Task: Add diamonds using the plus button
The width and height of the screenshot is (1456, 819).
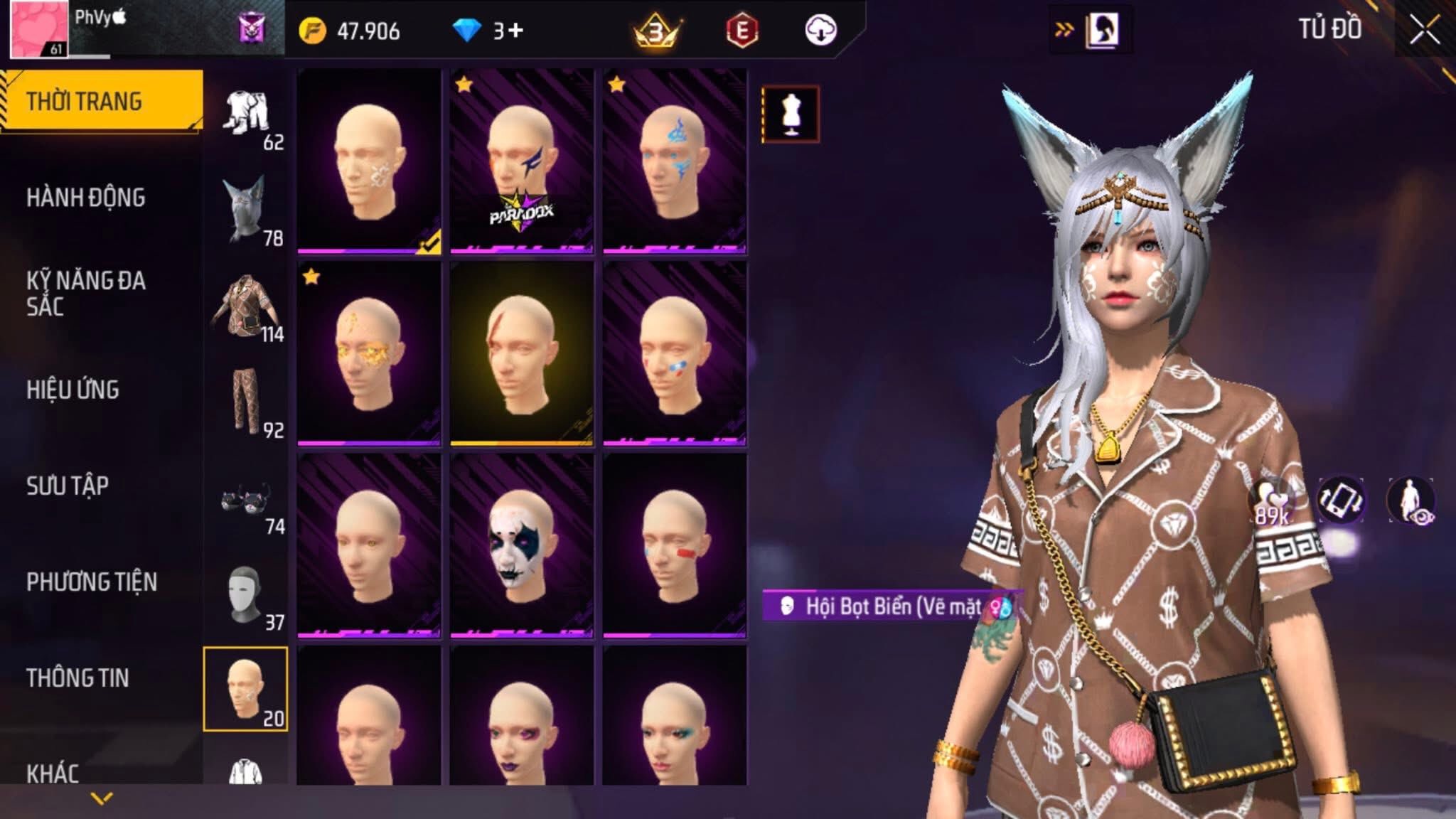Action: click(x=516, y=31)
